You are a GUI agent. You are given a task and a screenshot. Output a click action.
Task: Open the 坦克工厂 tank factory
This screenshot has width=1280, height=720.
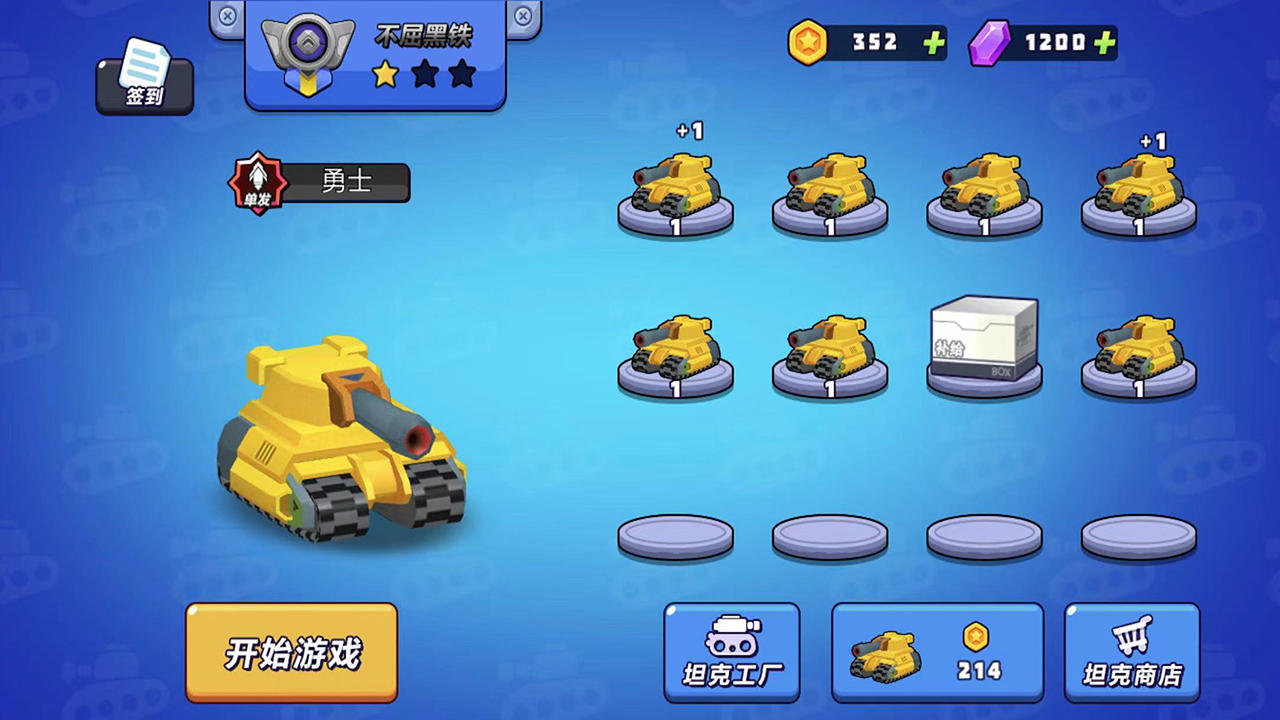[x=731, y=652]
